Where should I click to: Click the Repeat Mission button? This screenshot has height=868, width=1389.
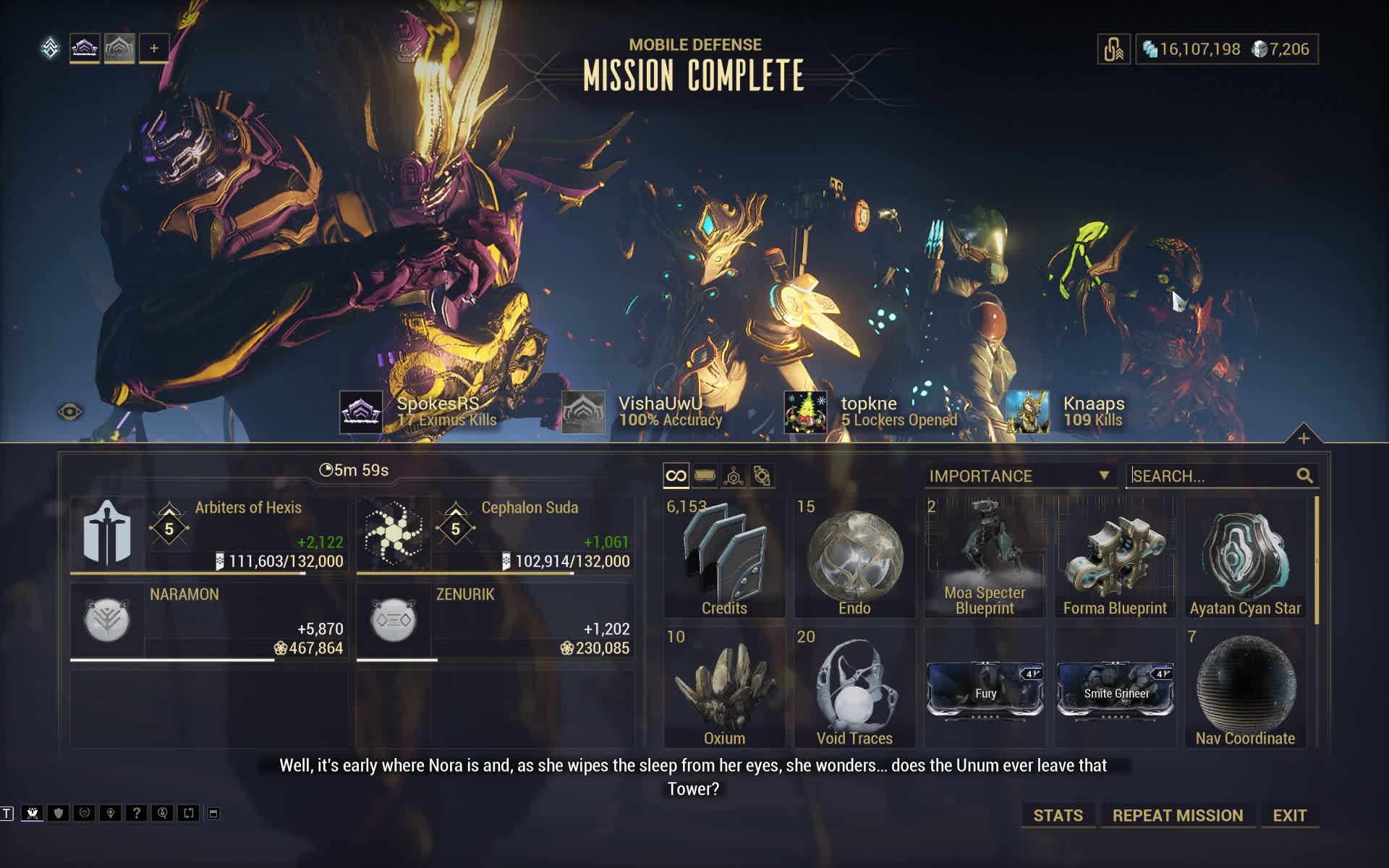pyautogui.click(x=1177, y=815)
